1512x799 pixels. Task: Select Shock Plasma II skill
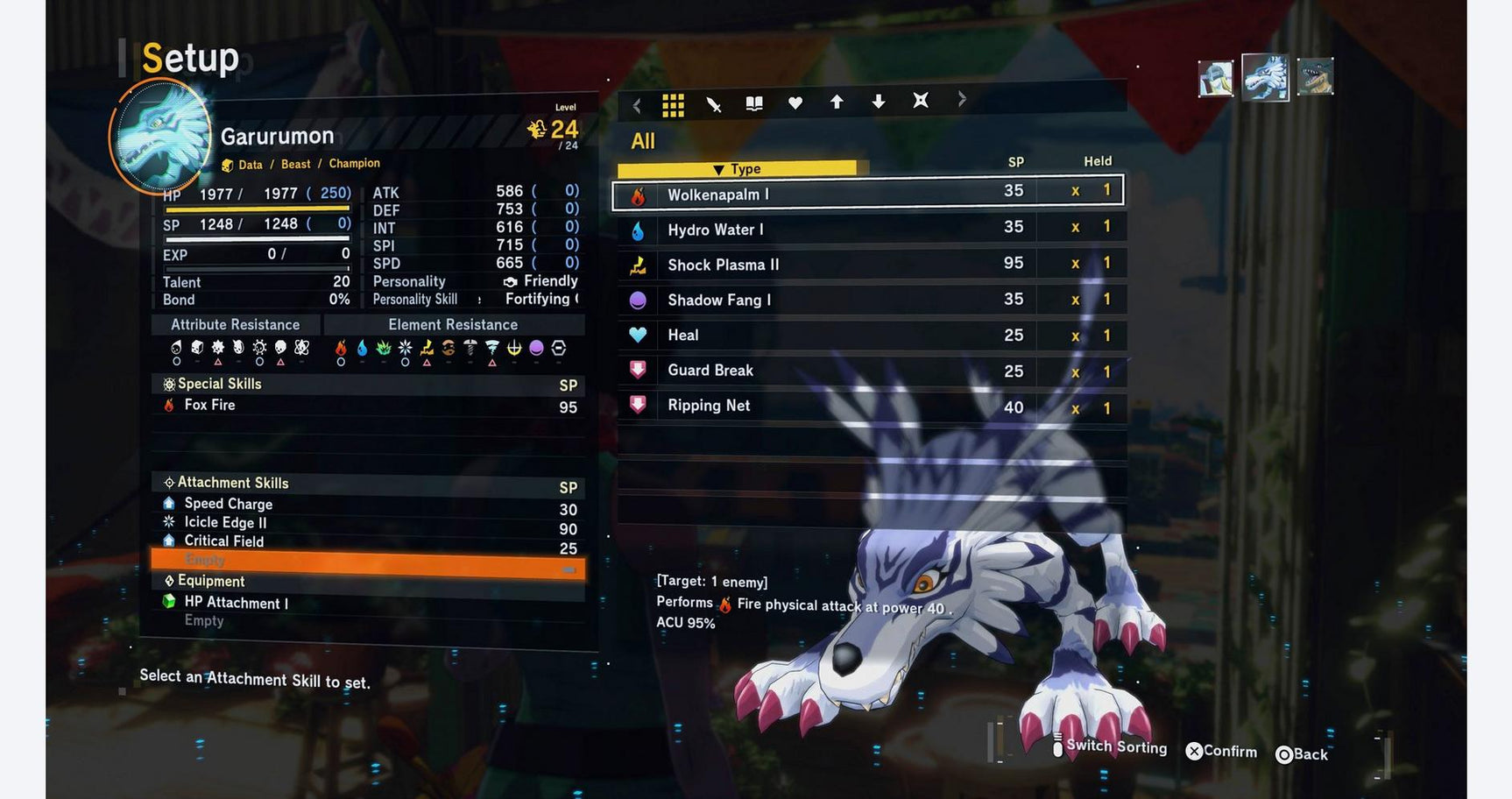point(867,265)
